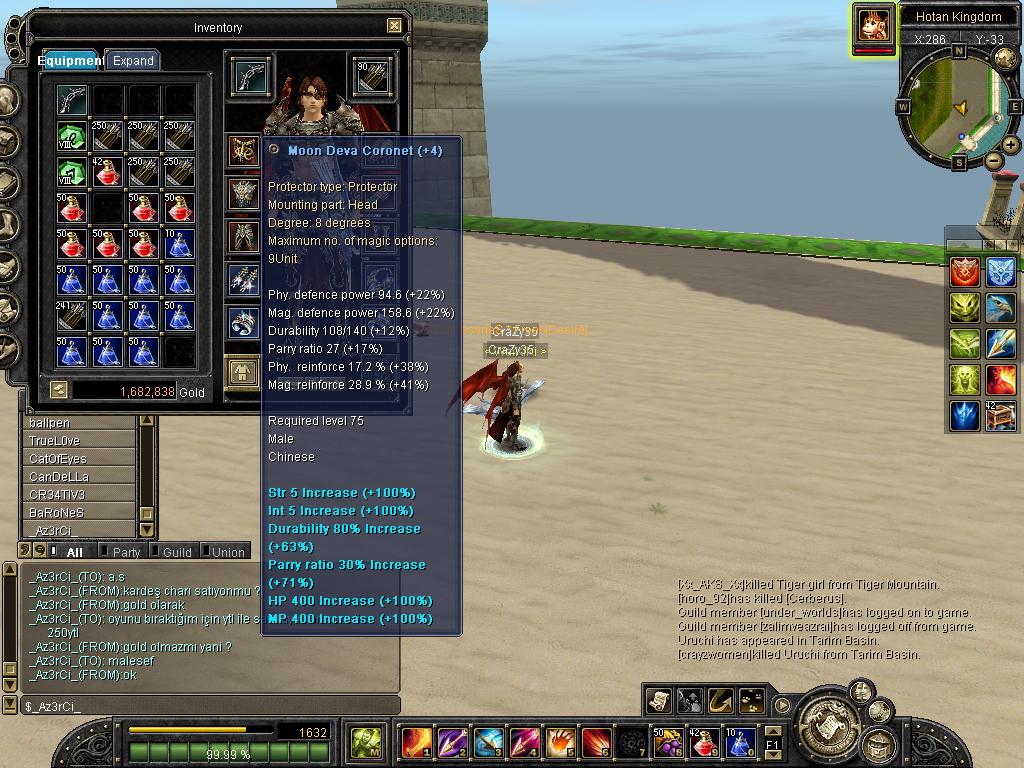Zoom out on the minimap
This screenshot has height=768, width=1024.
[x=993, y=160]
